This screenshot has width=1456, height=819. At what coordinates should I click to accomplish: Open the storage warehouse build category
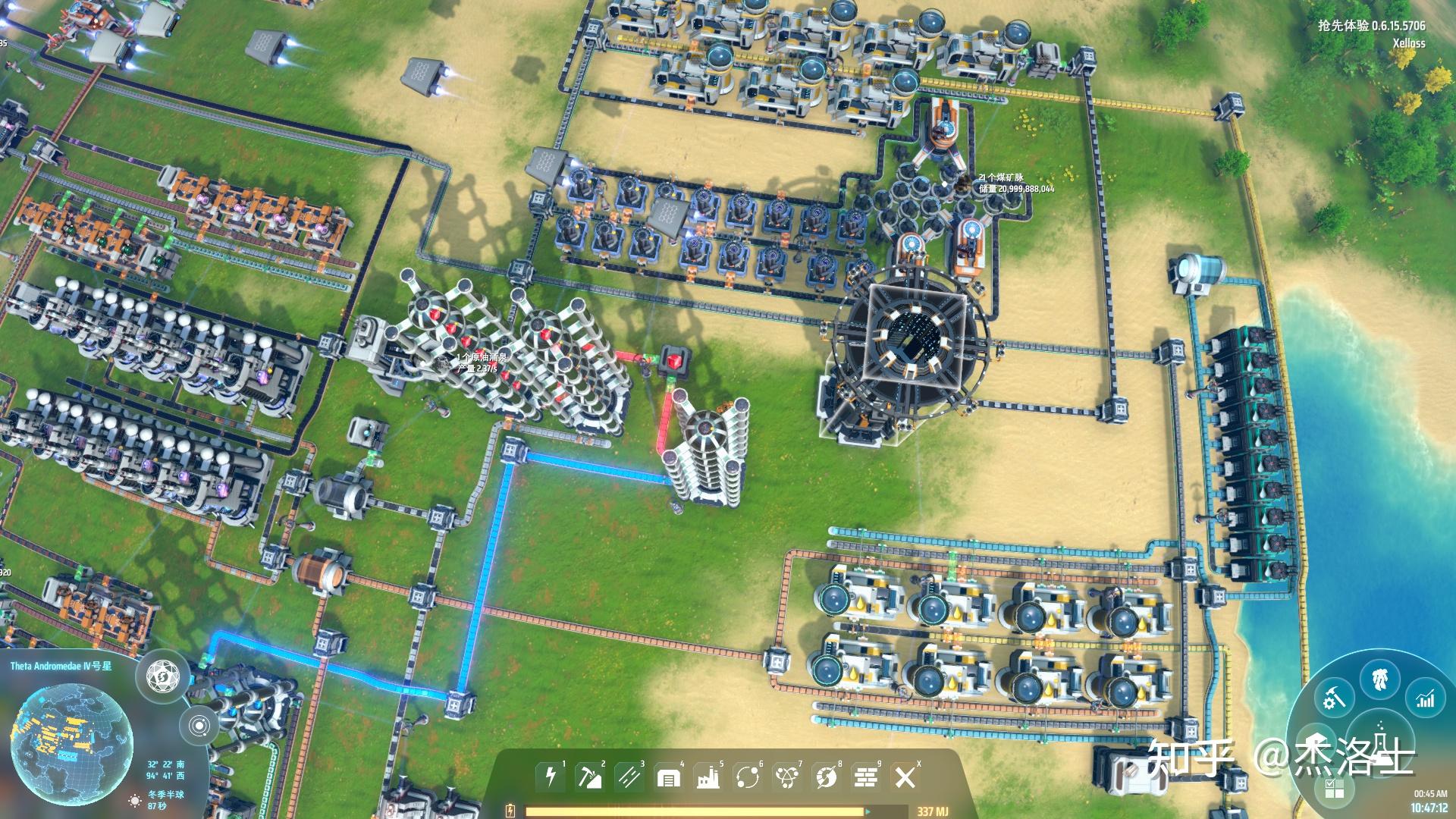(668, 777)
